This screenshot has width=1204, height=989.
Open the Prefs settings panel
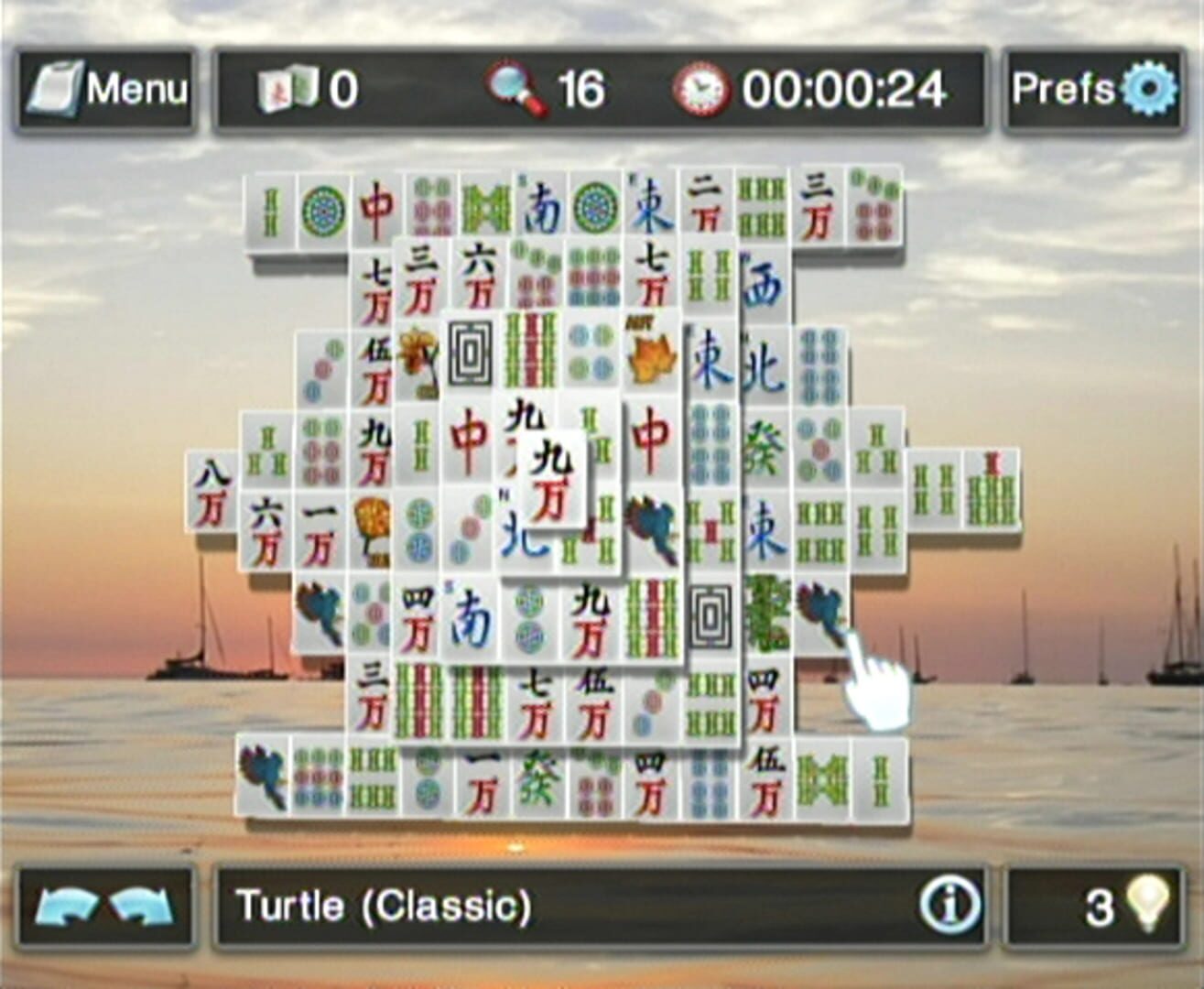click(x=1093, y=89)
